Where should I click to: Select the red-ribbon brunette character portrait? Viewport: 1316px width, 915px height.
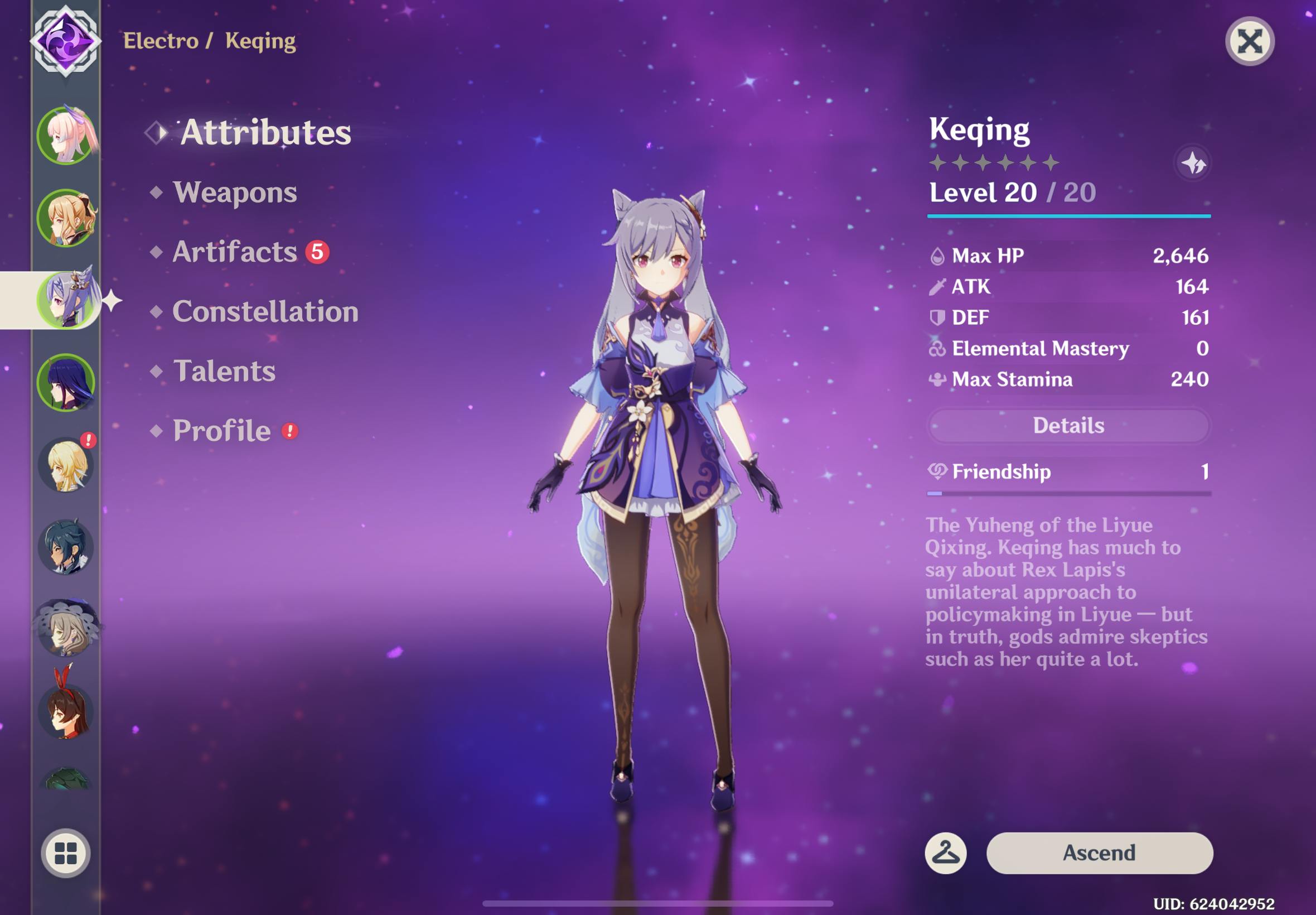coord(65,709)
